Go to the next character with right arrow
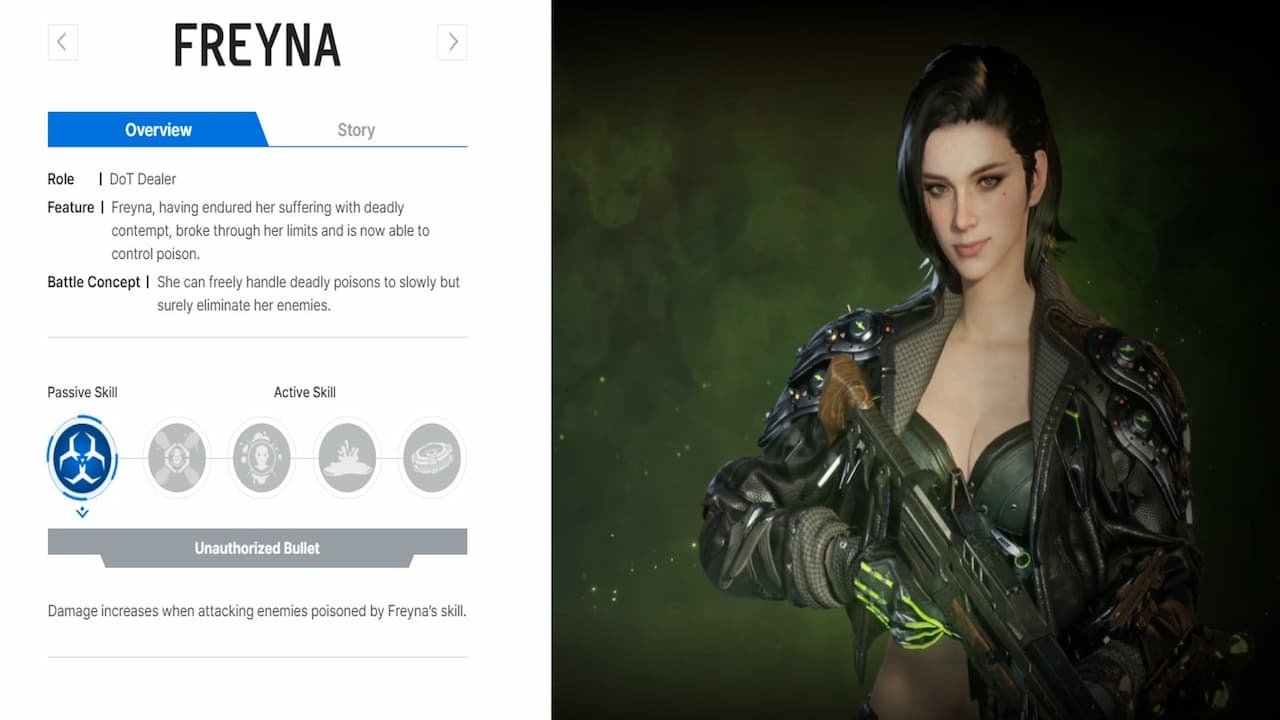 pos(452,42)
